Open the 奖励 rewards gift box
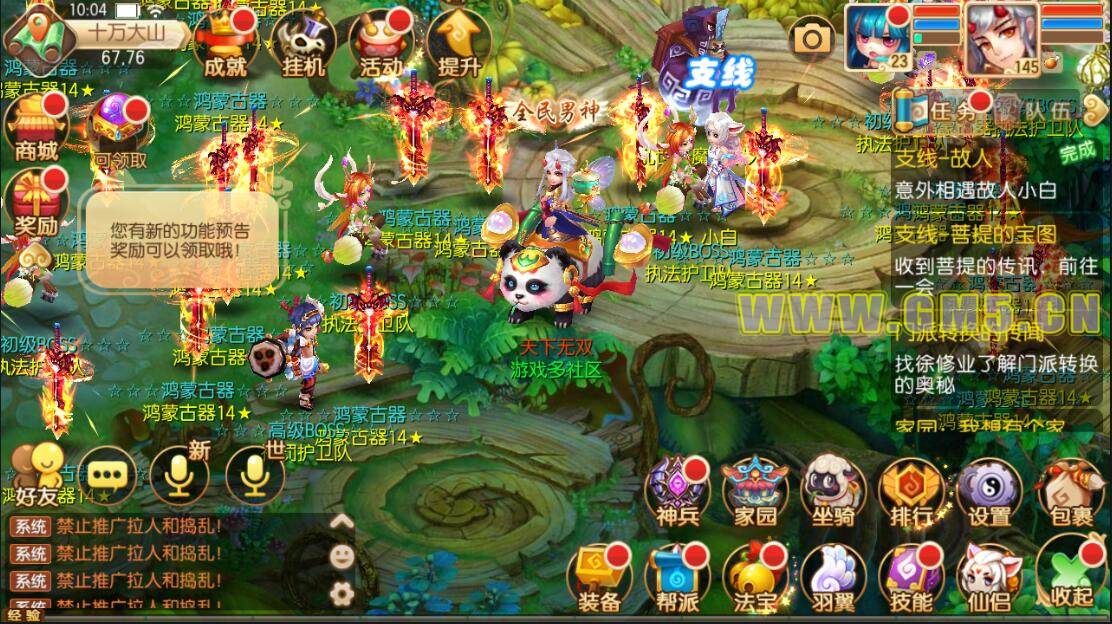1112x624 pixels. (x=35, y=205)
